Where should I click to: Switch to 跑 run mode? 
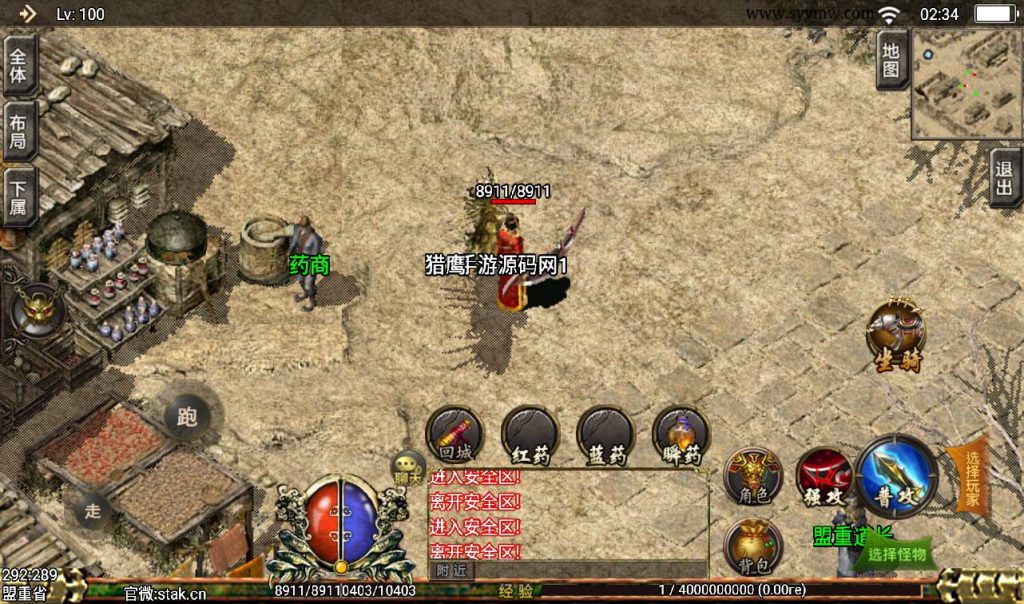pos(187,416)
